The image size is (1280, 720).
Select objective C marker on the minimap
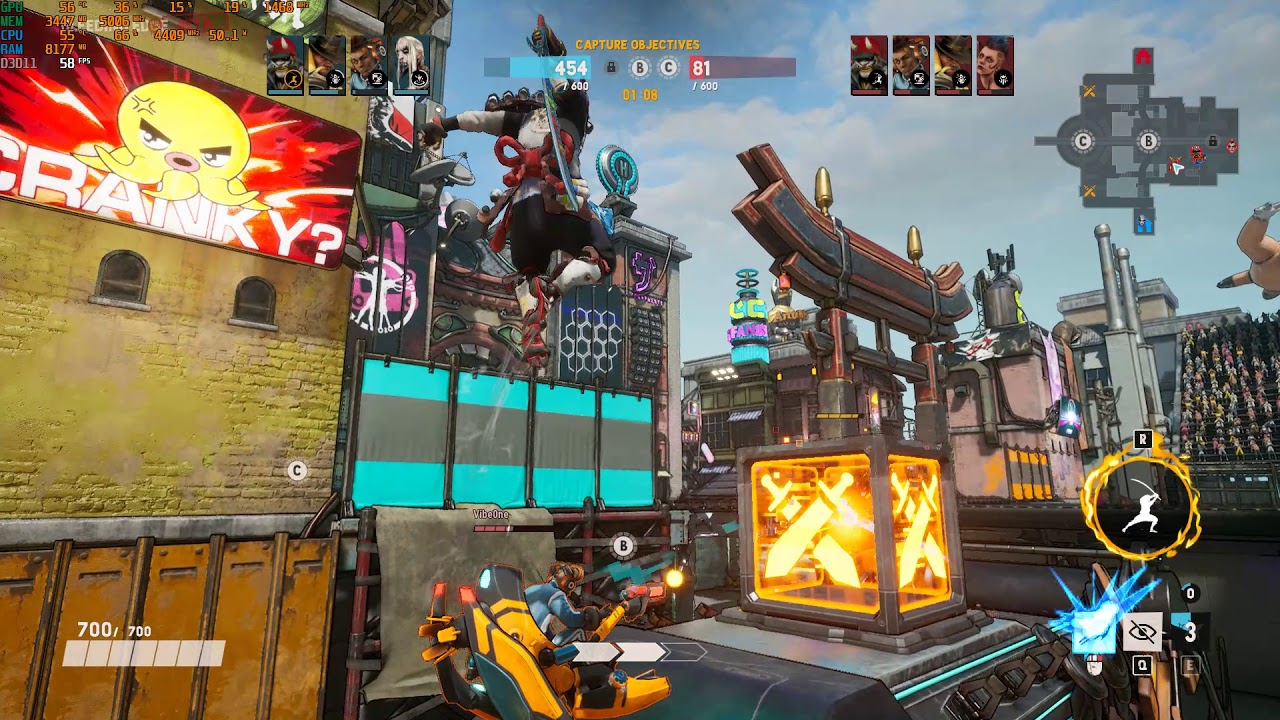tap(1082, 142)
